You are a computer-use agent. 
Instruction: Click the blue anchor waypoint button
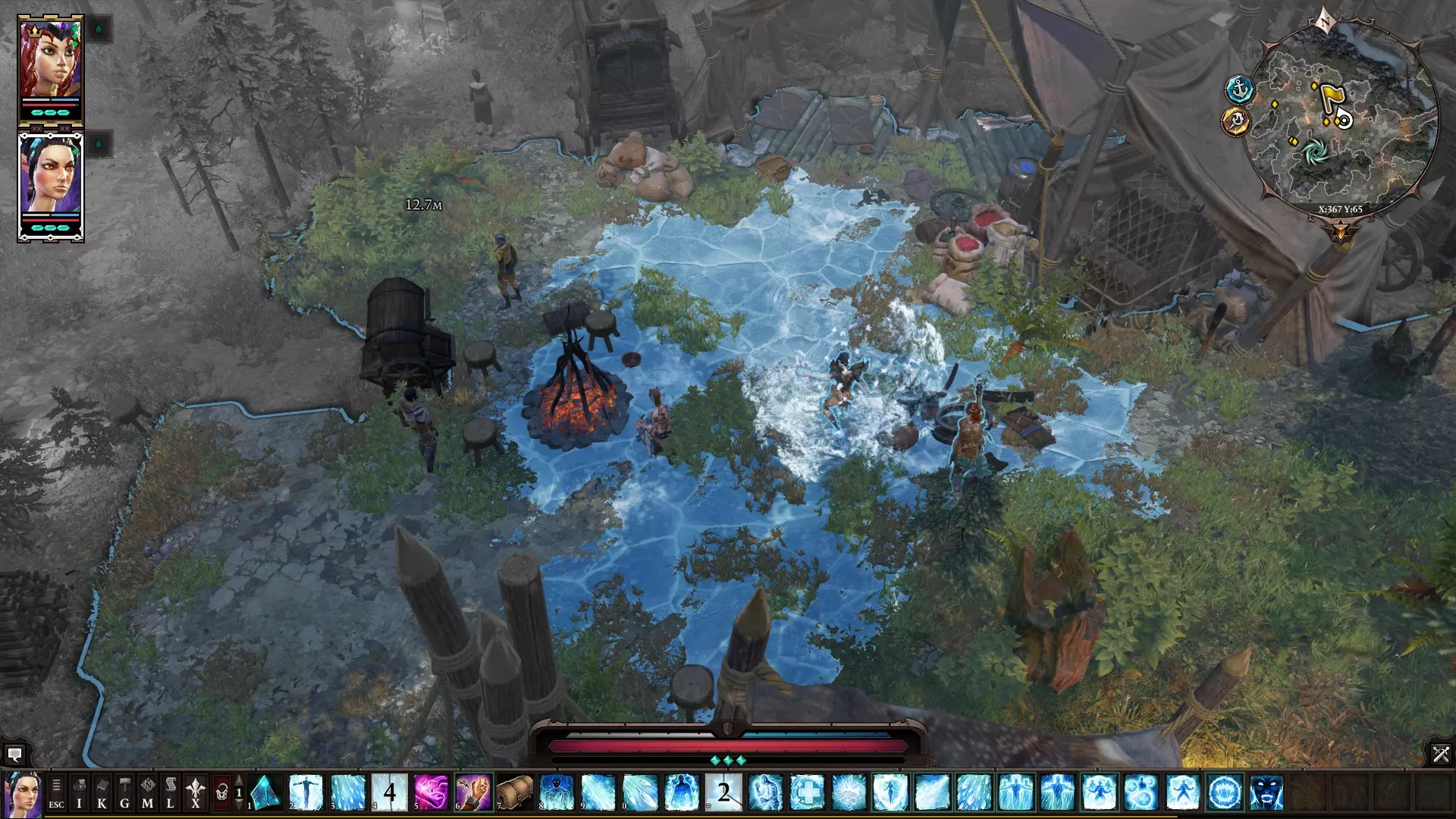(x=1238, y=89)
